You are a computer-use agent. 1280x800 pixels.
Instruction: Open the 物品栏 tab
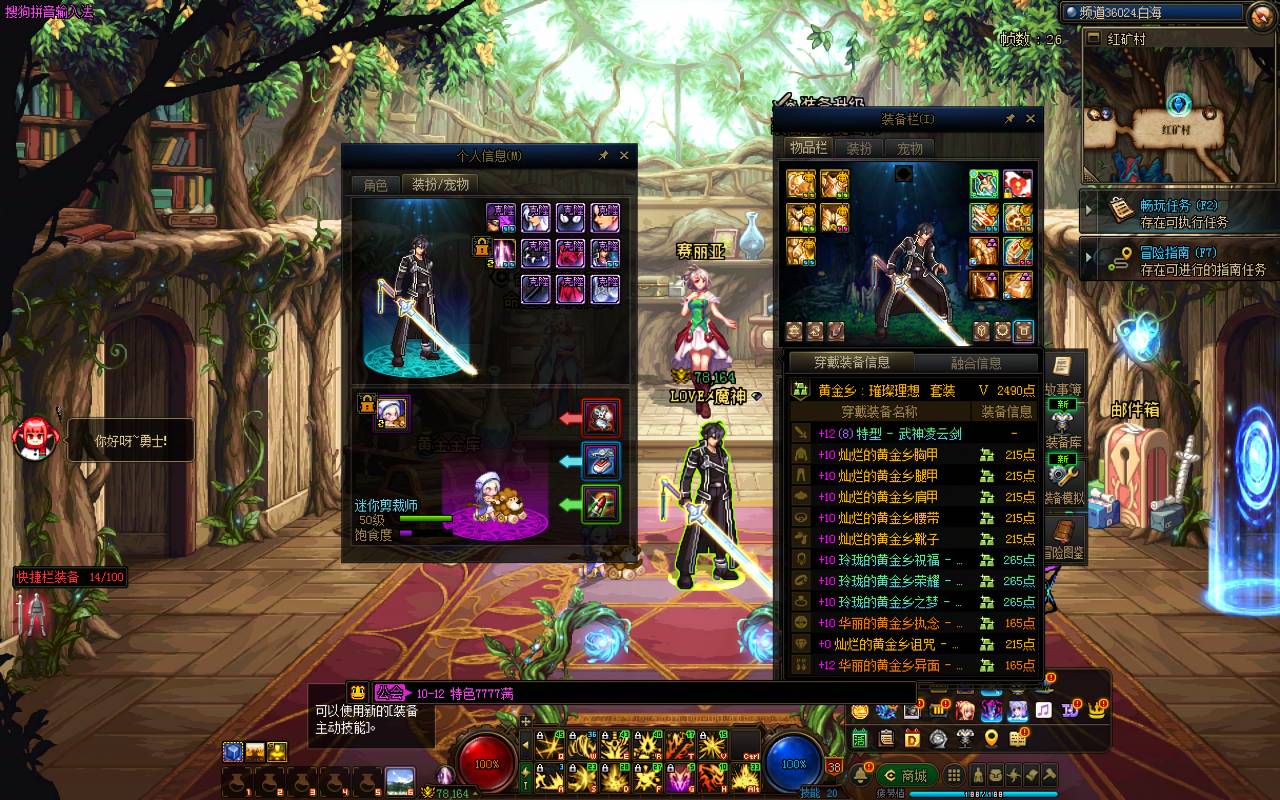808,148
